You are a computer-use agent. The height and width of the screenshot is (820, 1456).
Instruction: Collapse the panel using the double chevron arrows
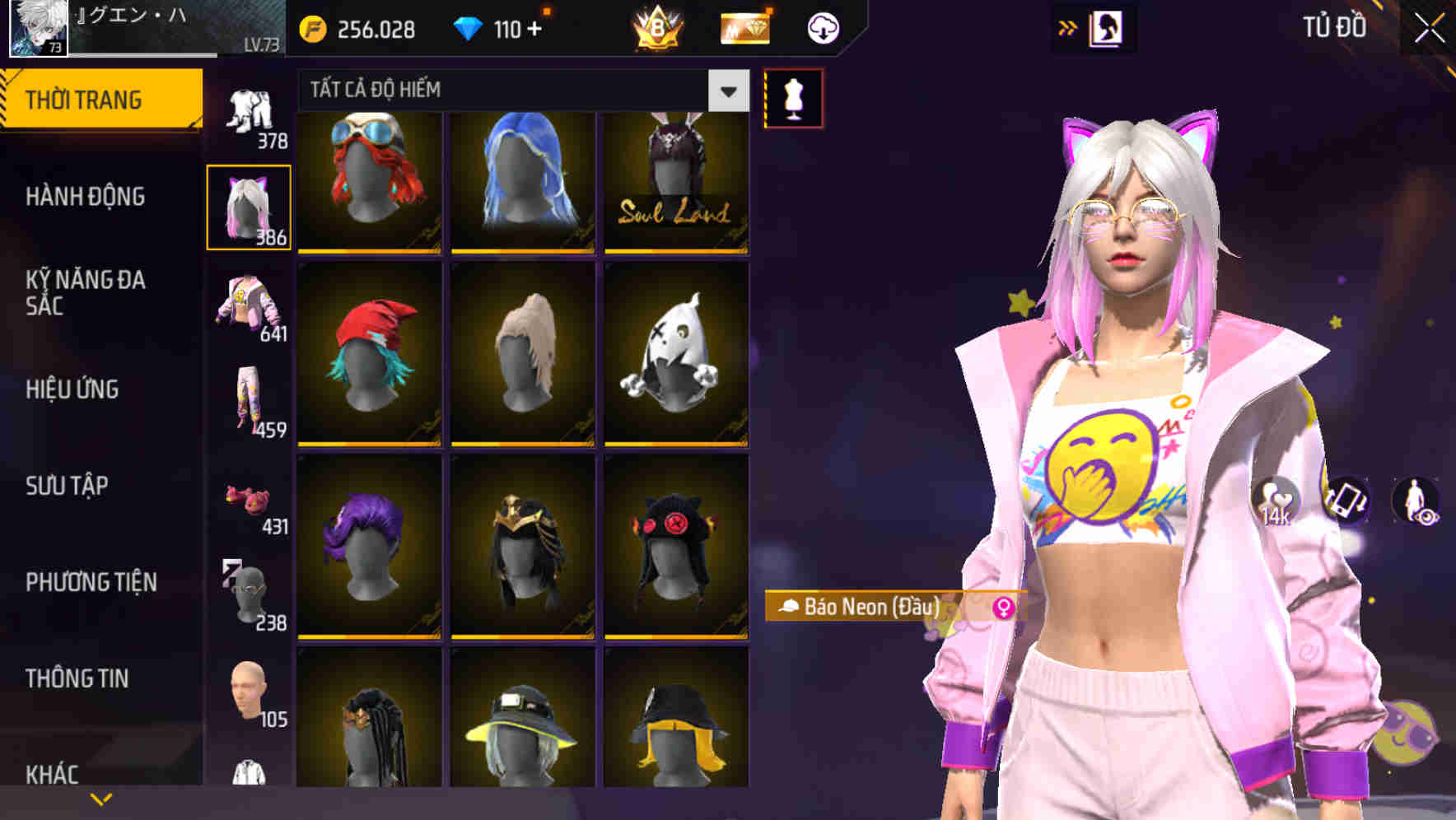(1066, 27)
